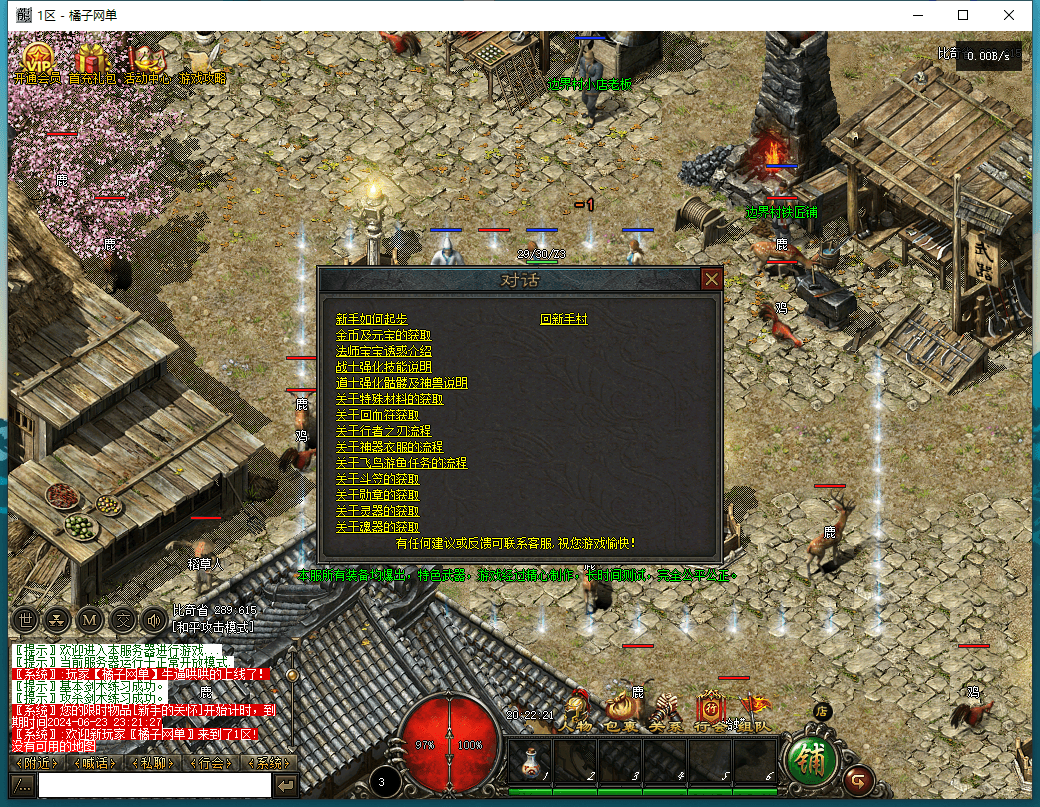The image size is (1040, 807).
Task: Open the 开通会员 VIP icon
Action: pyautogui.click(x=37, y=60)
